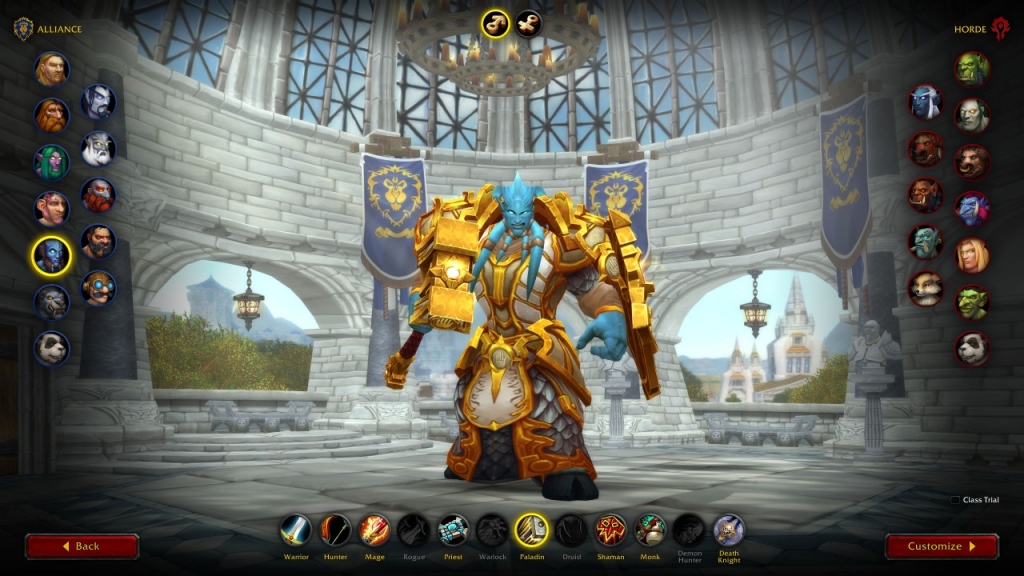
Task: Pick the Vulpera fox race portrait
Action: click(925, 288)
